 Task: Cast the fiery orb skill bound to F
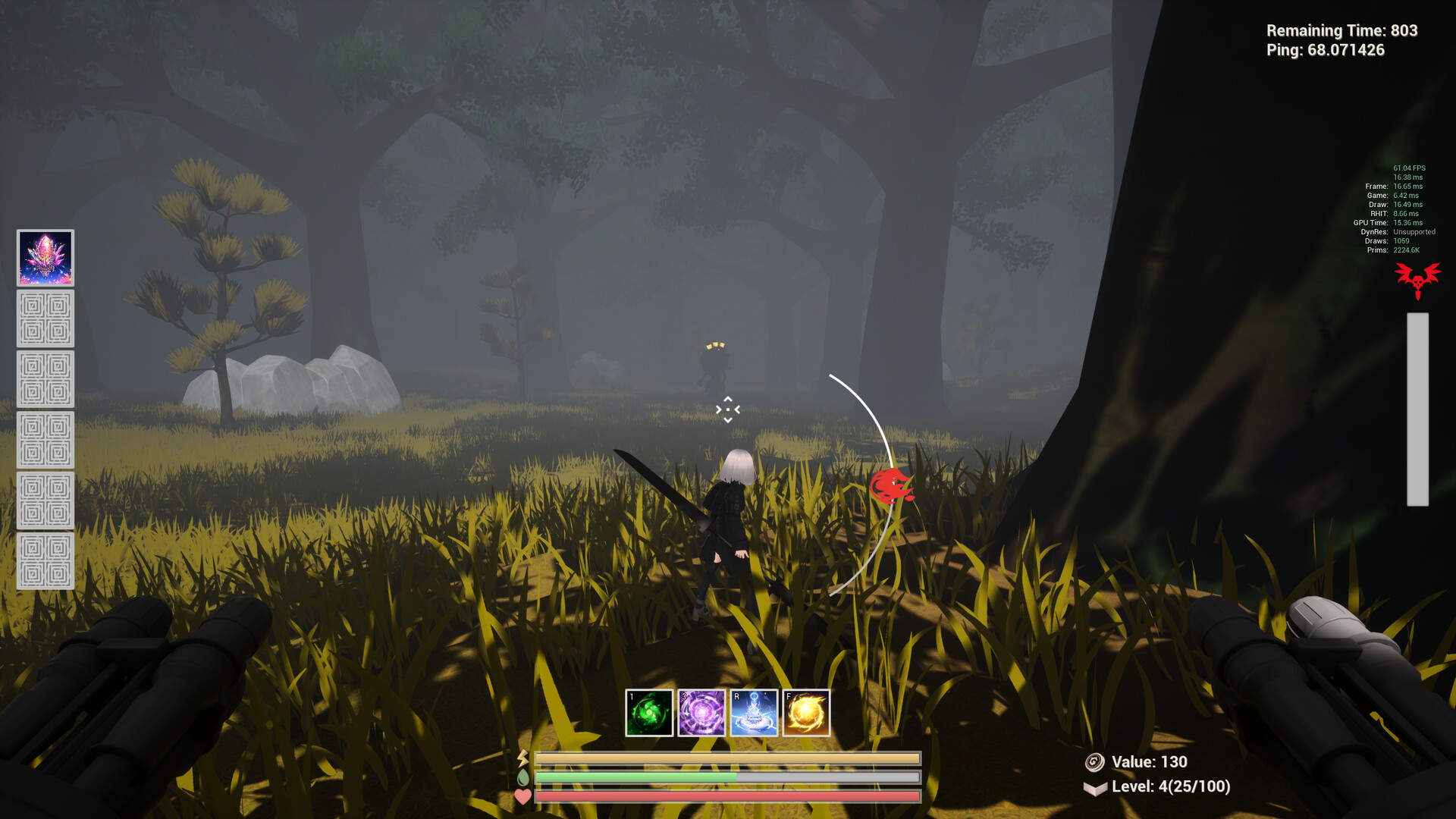coord(807,711)
